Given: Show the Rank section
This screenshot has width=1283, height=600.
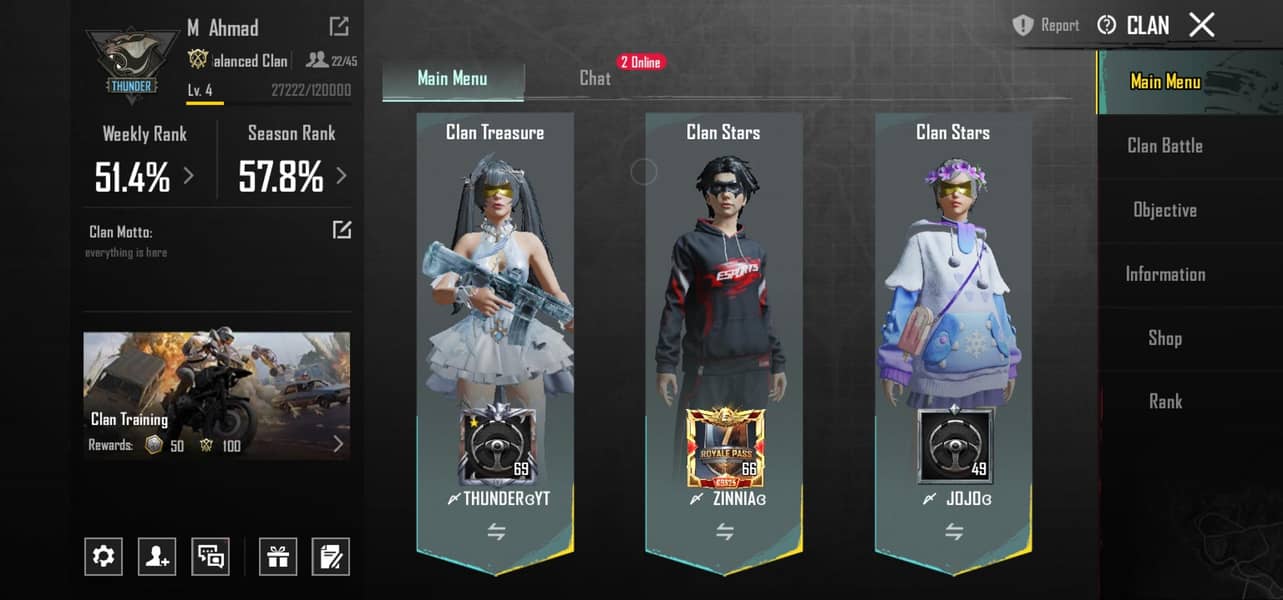Looking at the screenshot, I should [x=1165, y=402].
